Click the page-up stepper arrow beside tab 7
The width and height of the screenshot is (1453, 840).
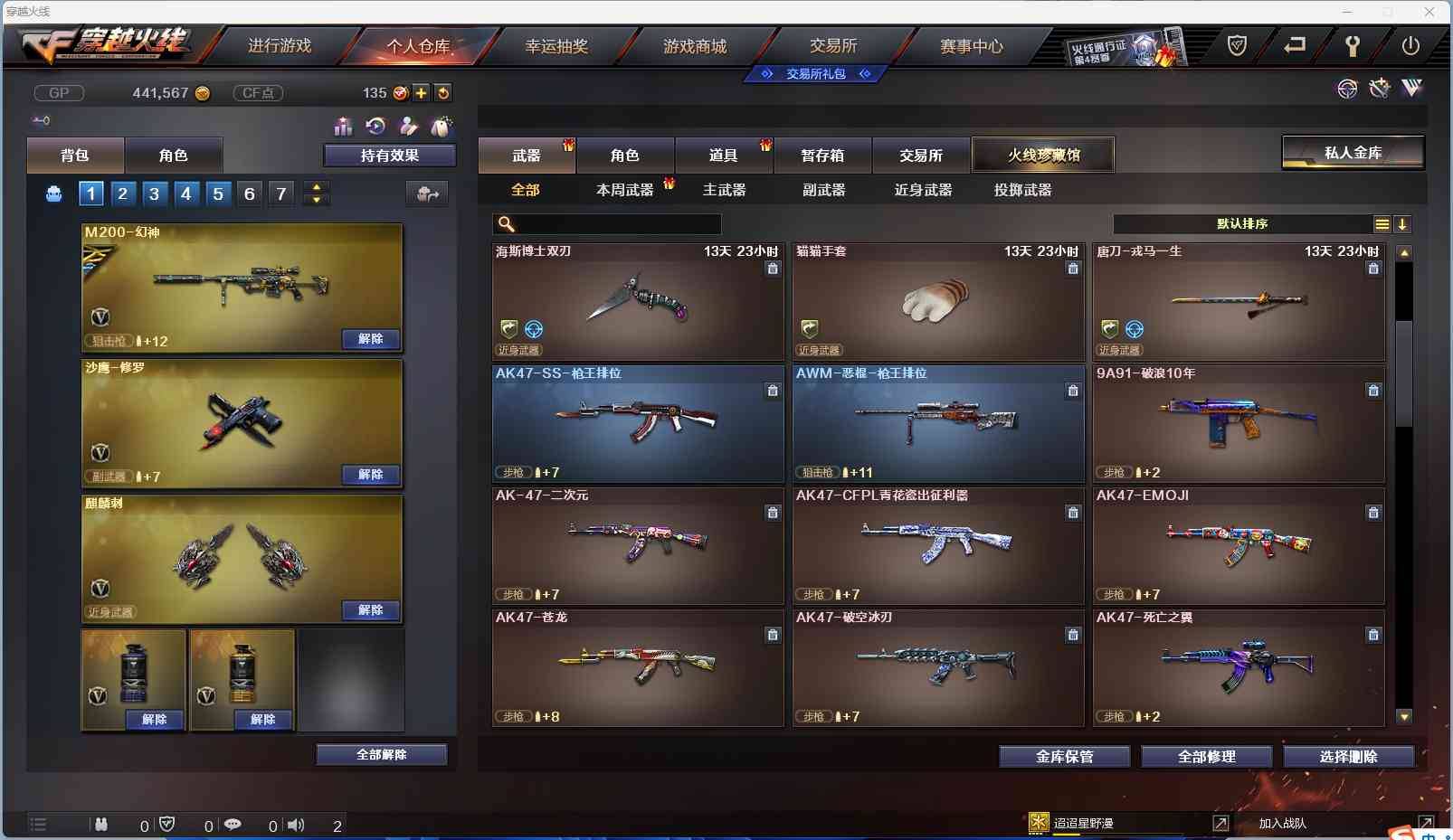(316, 187)
